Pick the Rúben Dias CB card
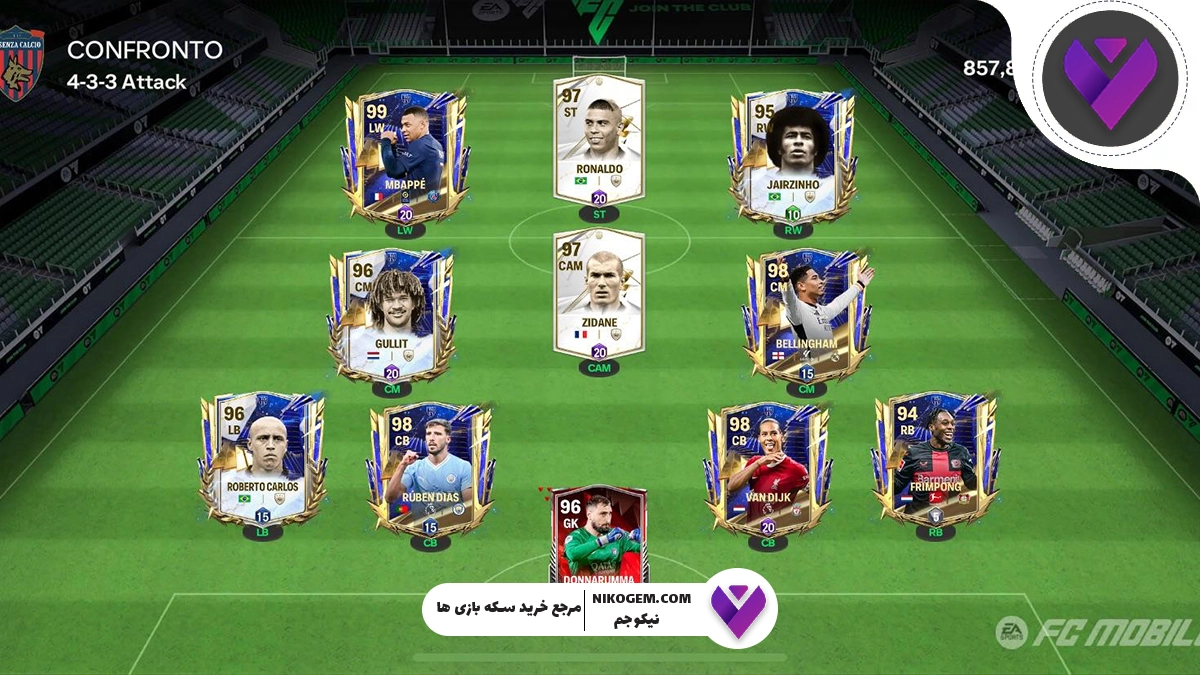 pos(430,468)
